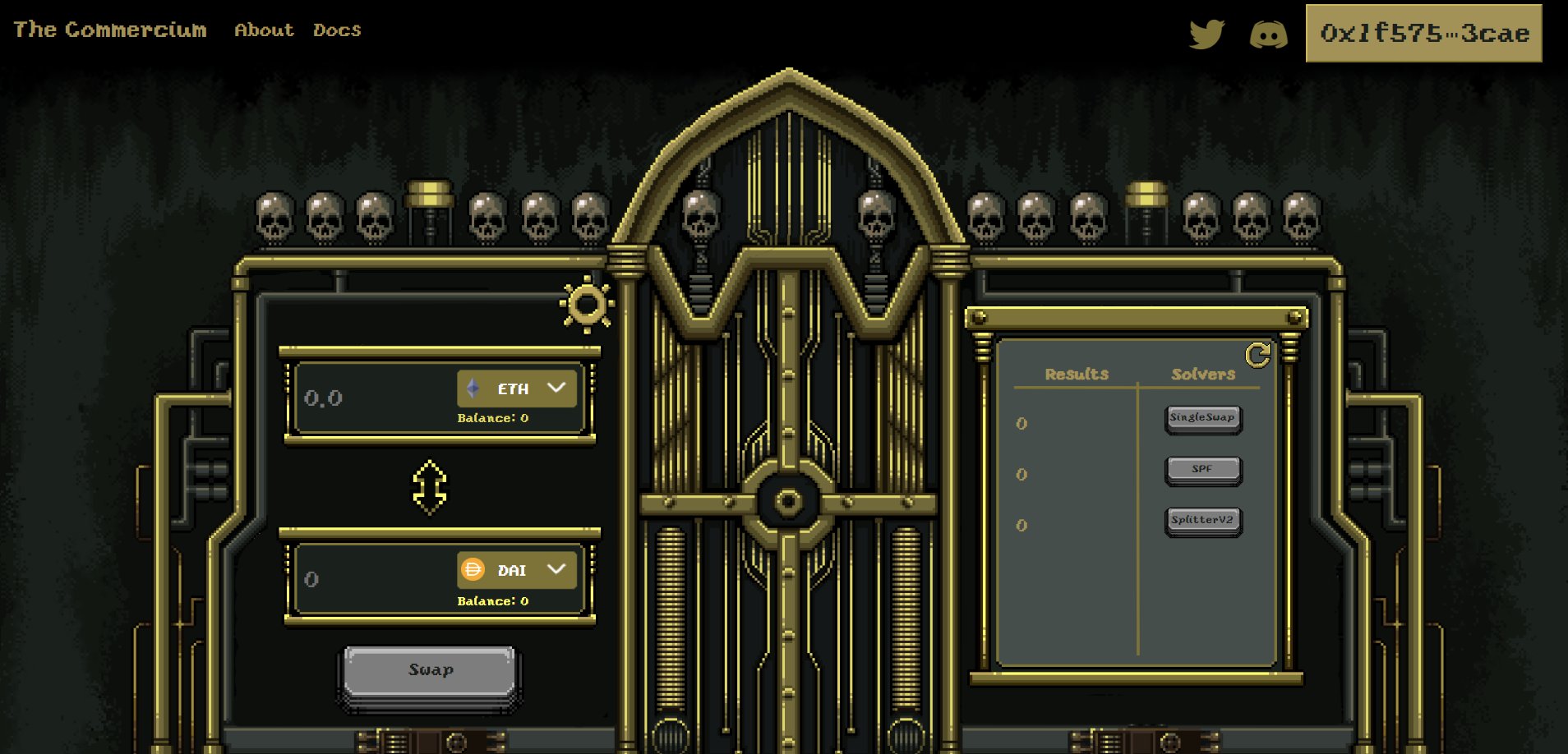1568x754 pixels.
Task: Open the DAI token dropdown
Action: 517,570
